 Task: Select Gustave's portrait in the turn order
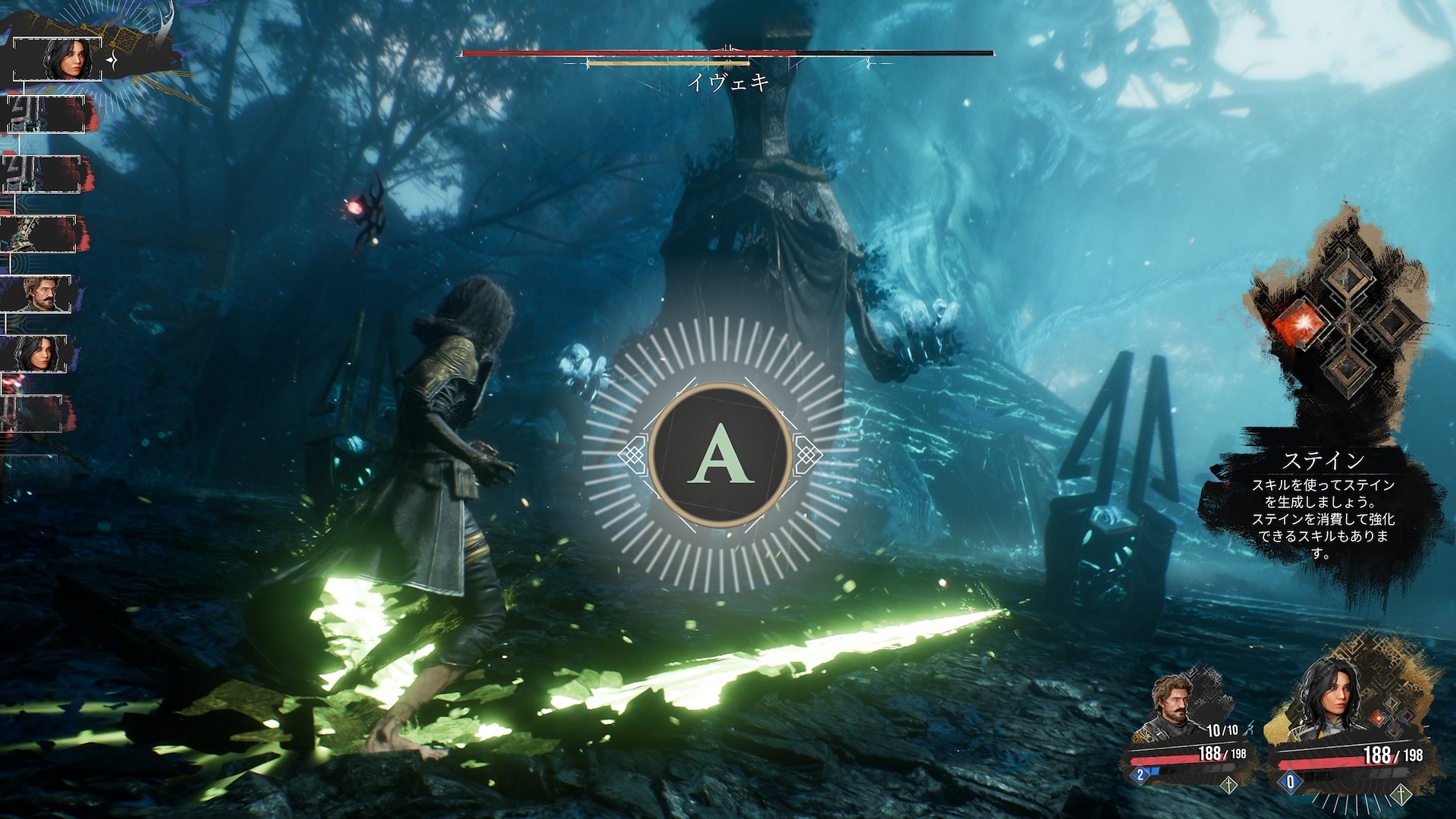click(36, 293)
